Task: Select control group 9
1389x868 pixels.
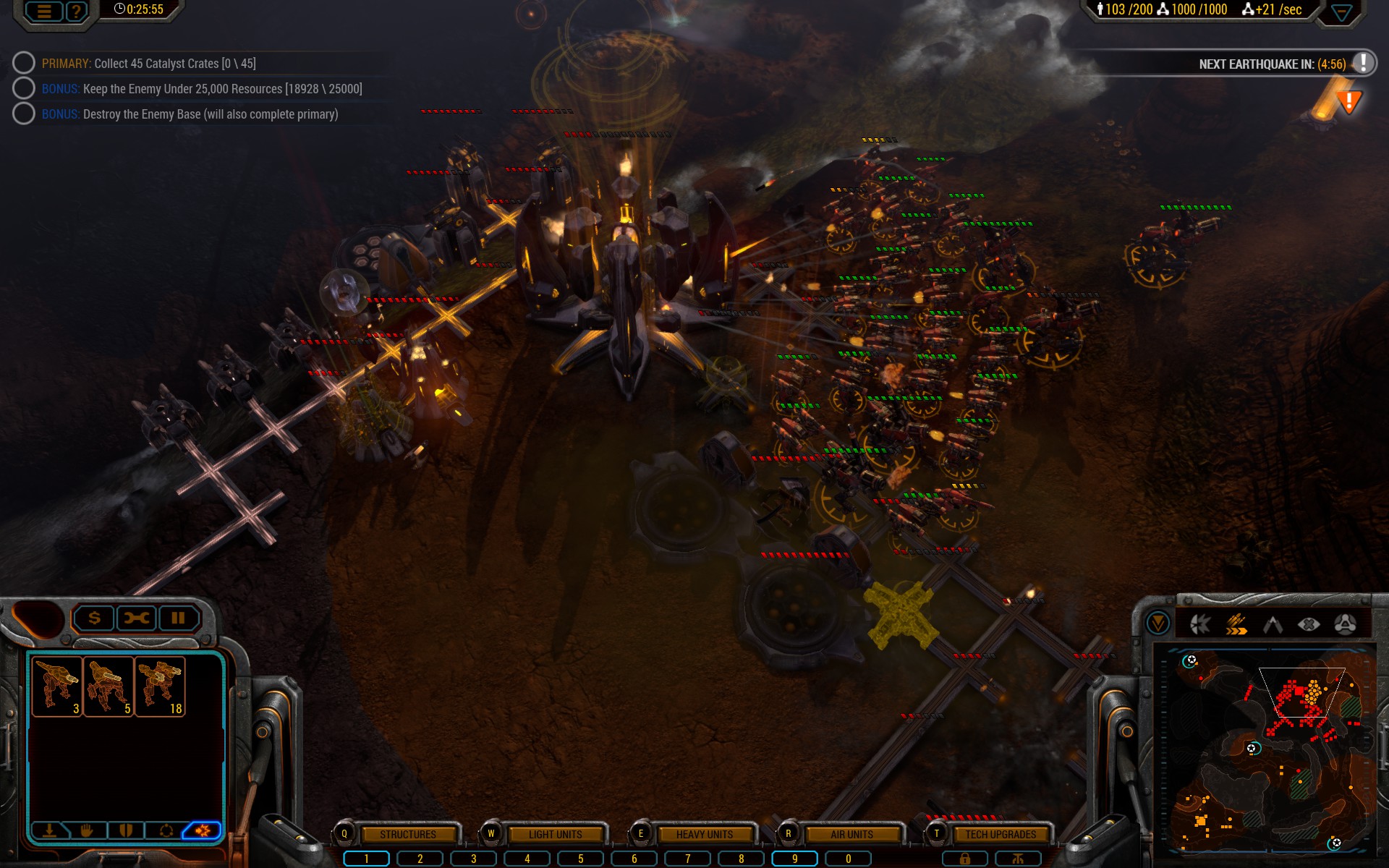Action: point(794,859)
